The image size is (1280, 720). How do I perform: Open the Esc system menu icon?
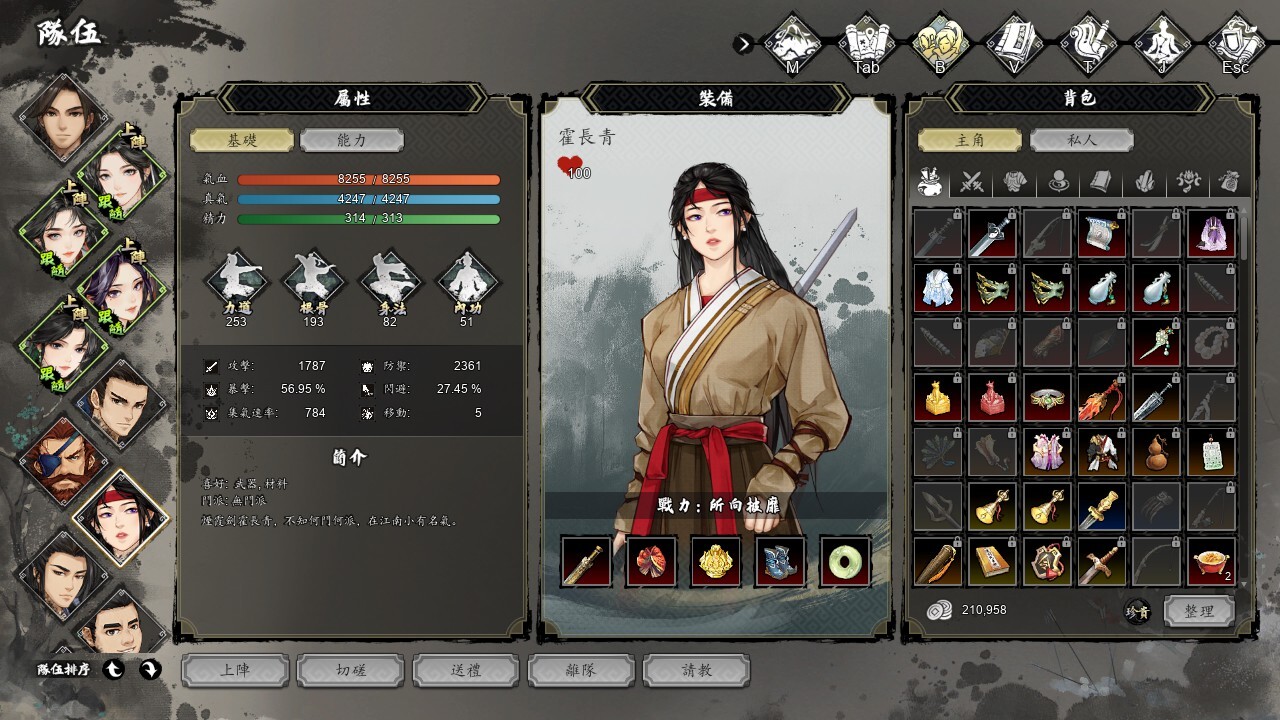[x=1236, y=44]
